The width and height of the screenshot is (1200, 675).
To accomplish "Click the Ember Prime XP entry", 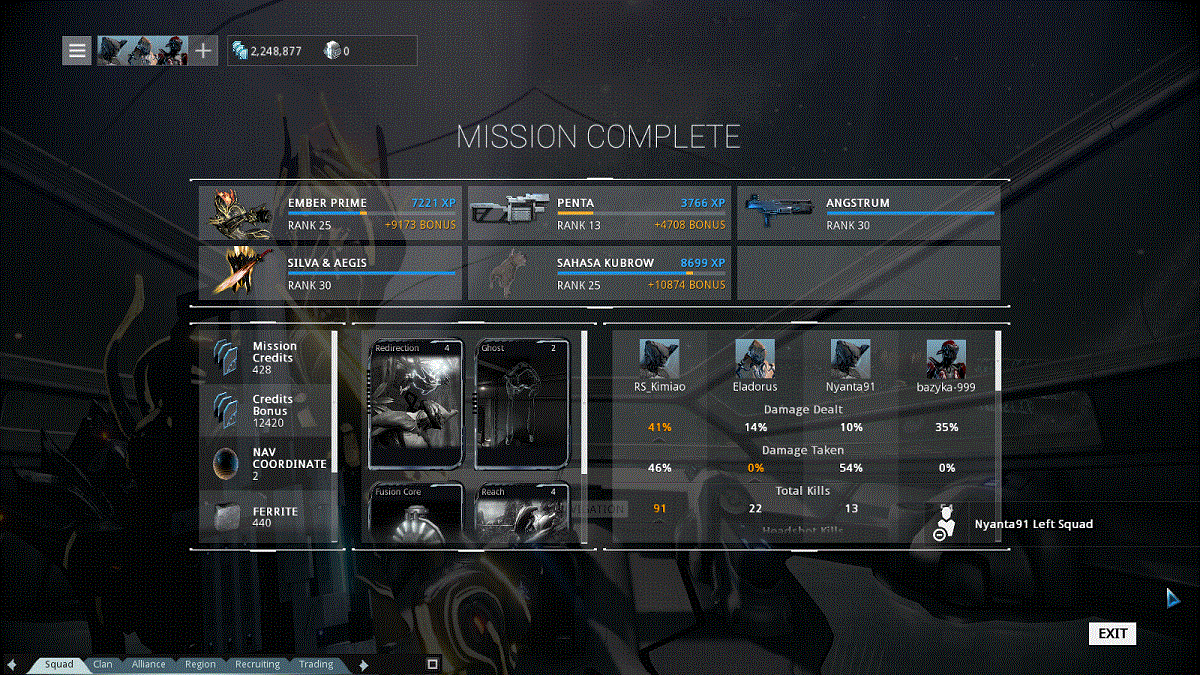I will [x=330, y=213].
